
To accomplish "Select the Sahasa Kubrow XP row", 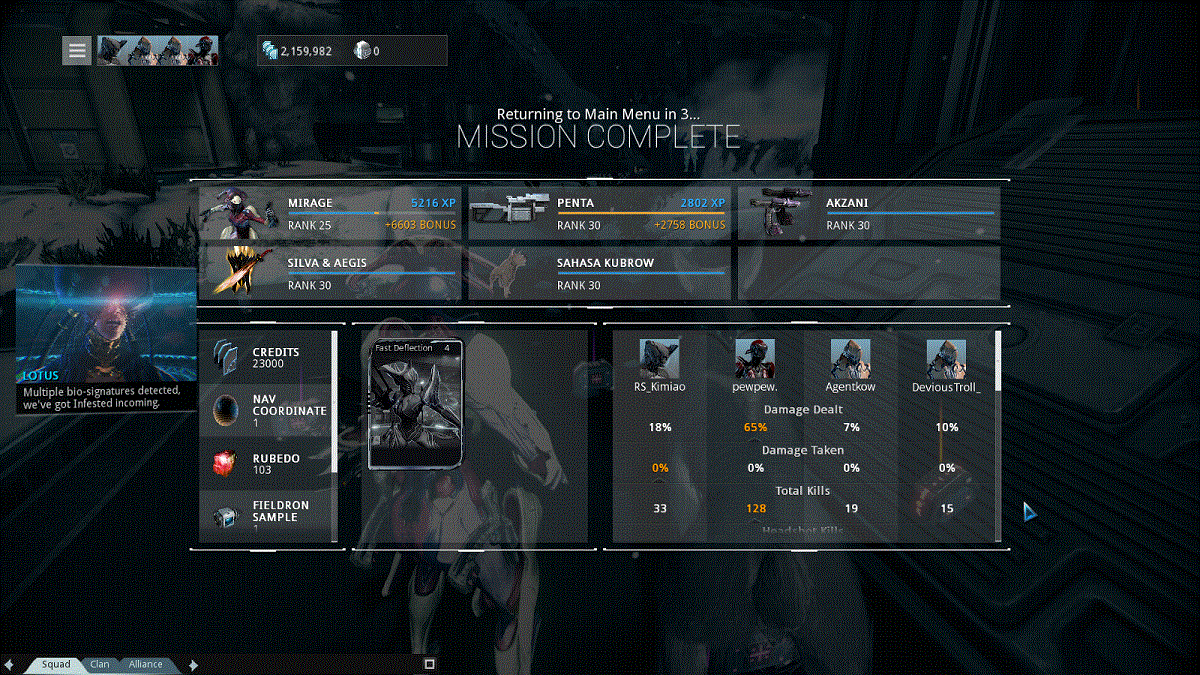I will coord(600,273).
